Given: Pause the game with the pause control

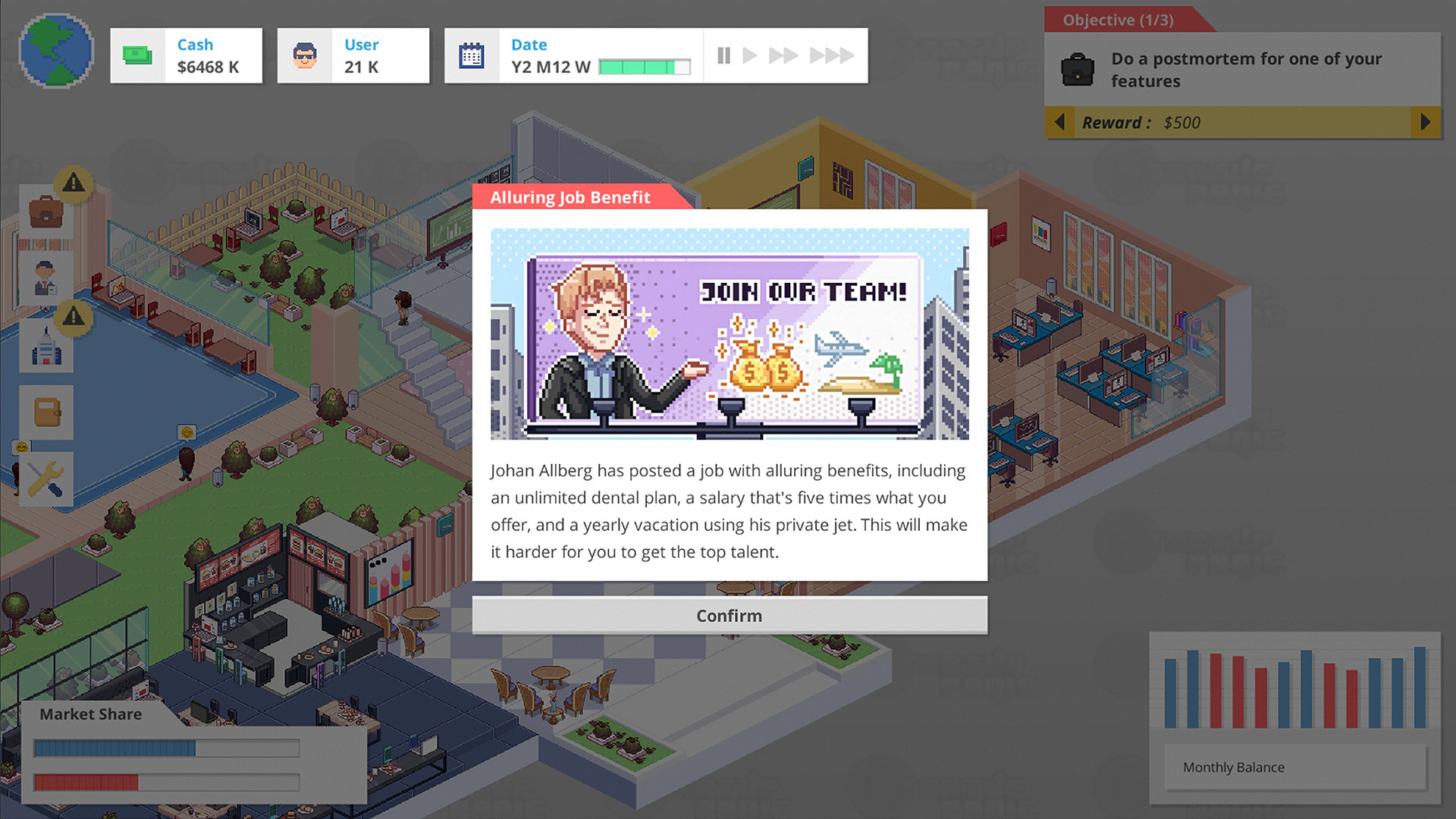Looking at the screenshot, I should pos(723,55).
